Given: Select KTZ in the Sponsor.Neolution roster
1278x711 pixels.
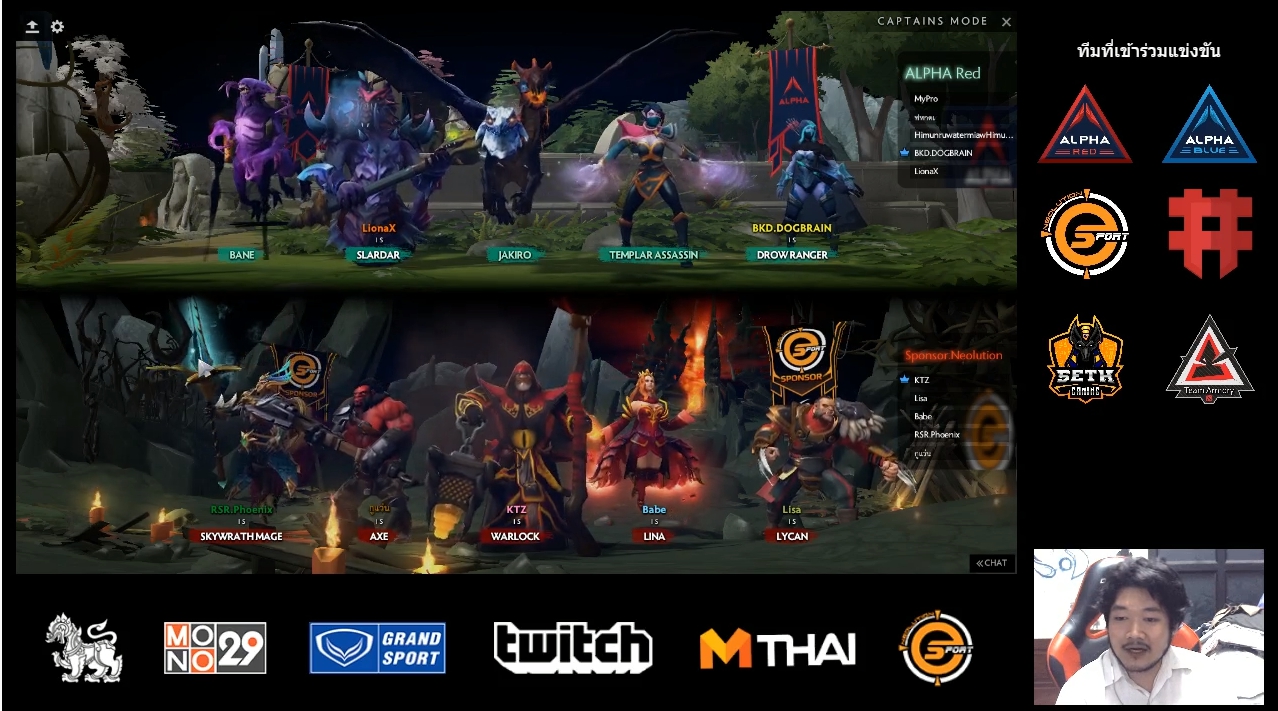Looking at the screenshot, I should [x=921, y=380].
